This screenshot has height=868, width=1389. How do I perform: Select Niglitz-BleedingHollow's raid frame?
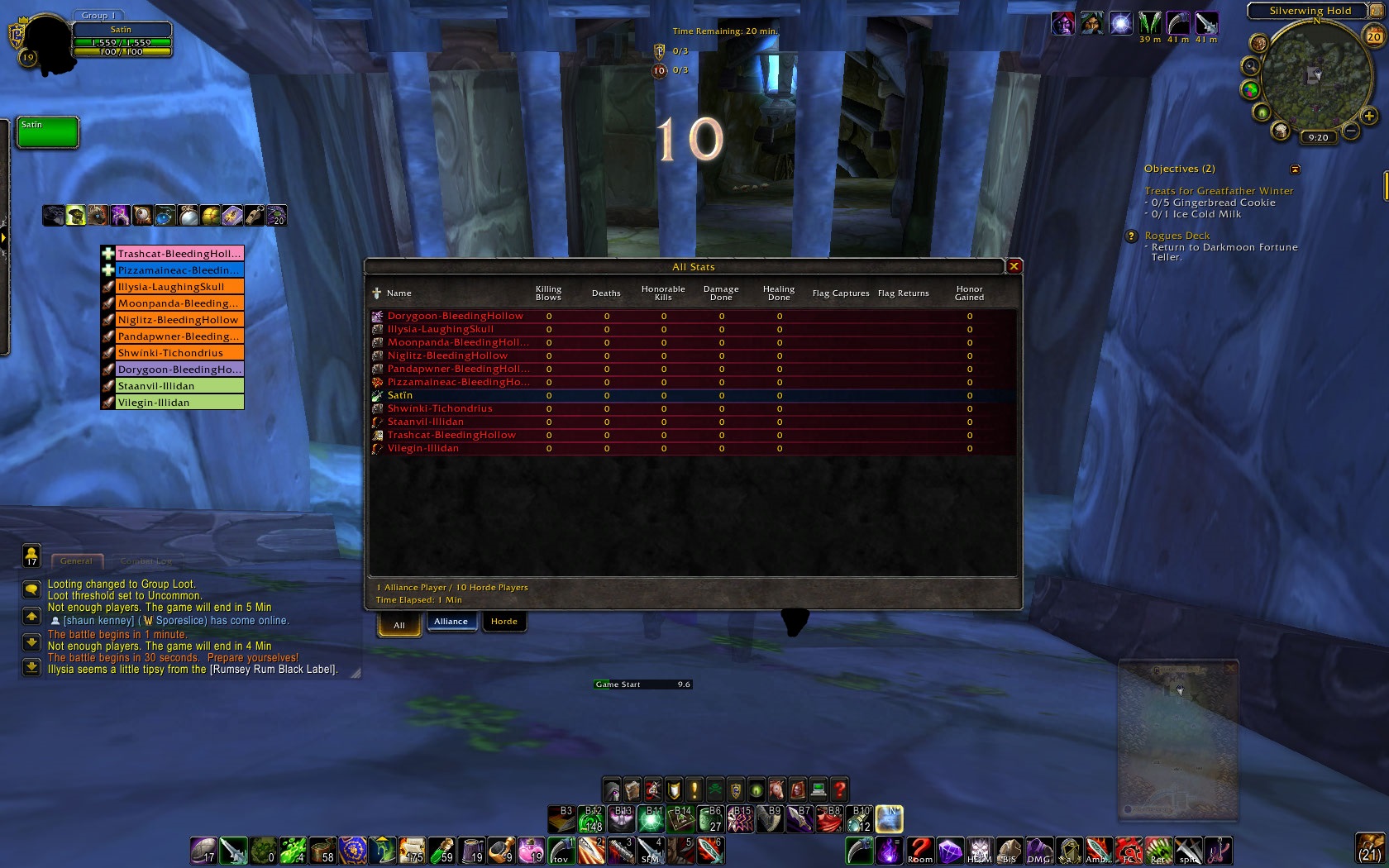coord(179,320)
